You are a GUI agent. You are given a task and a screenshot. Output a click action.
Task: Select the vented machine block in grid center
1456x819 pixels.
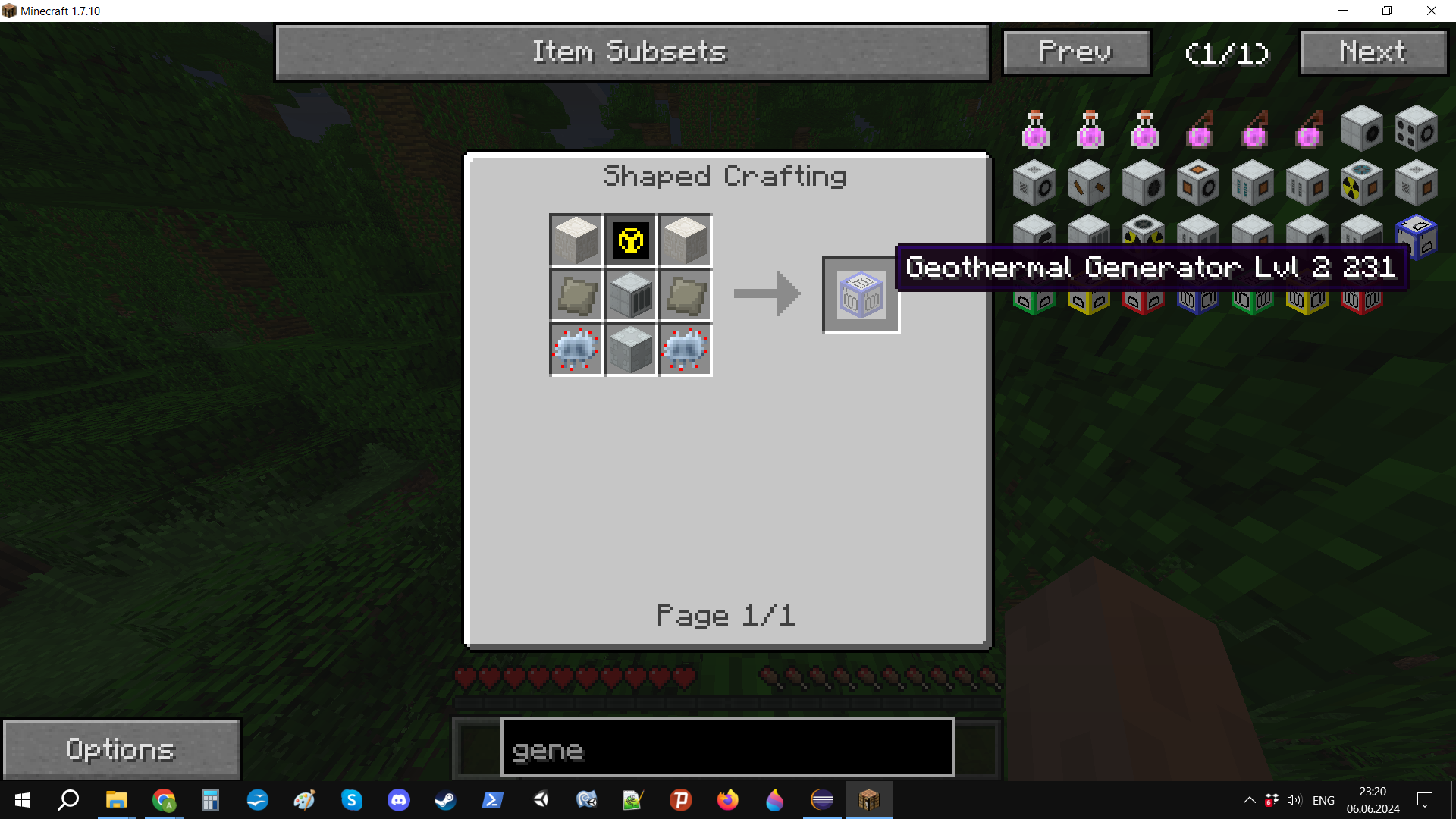(x=630, y=295)
